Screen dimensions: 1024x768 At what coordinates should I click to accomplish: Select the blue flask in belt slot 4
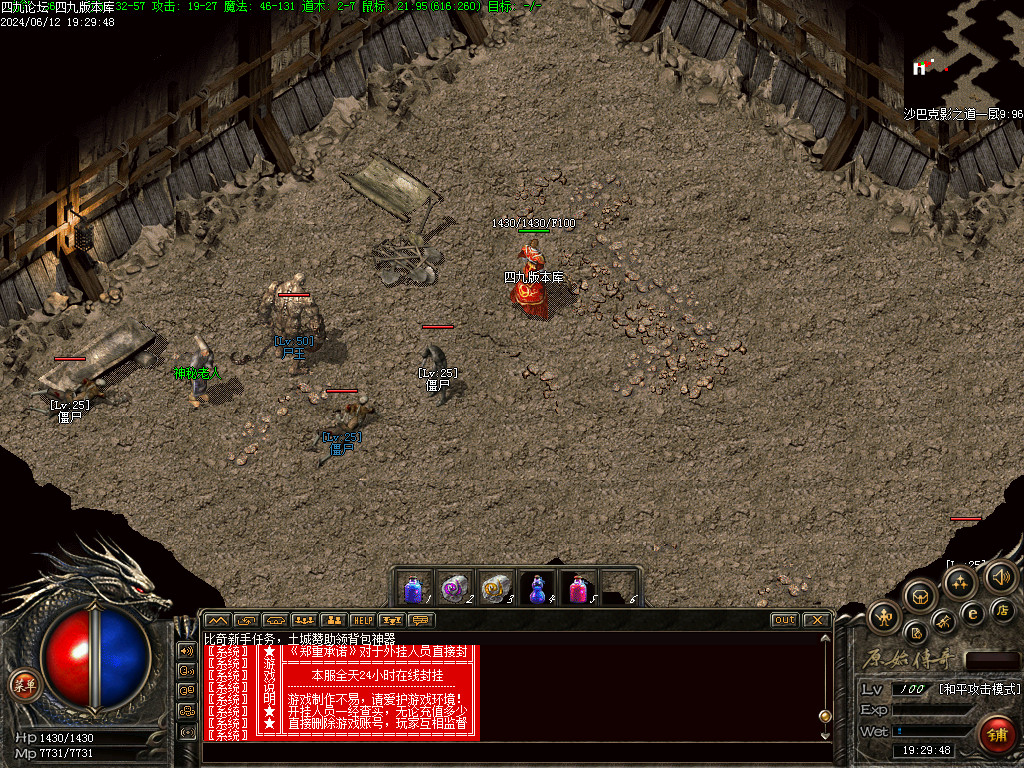[538, 588]
